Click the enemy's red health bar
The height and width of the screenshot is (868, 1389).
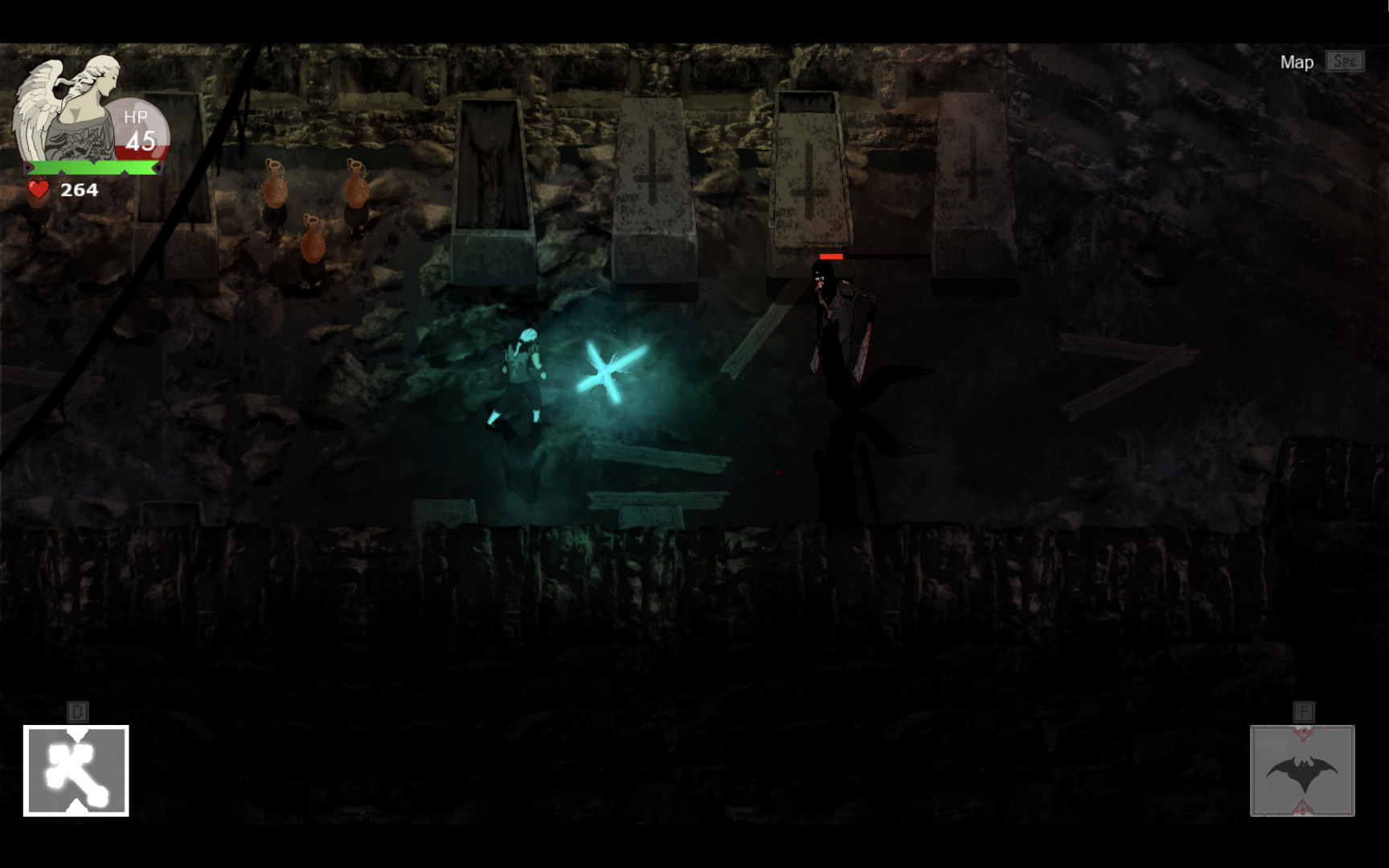[832, 256]
